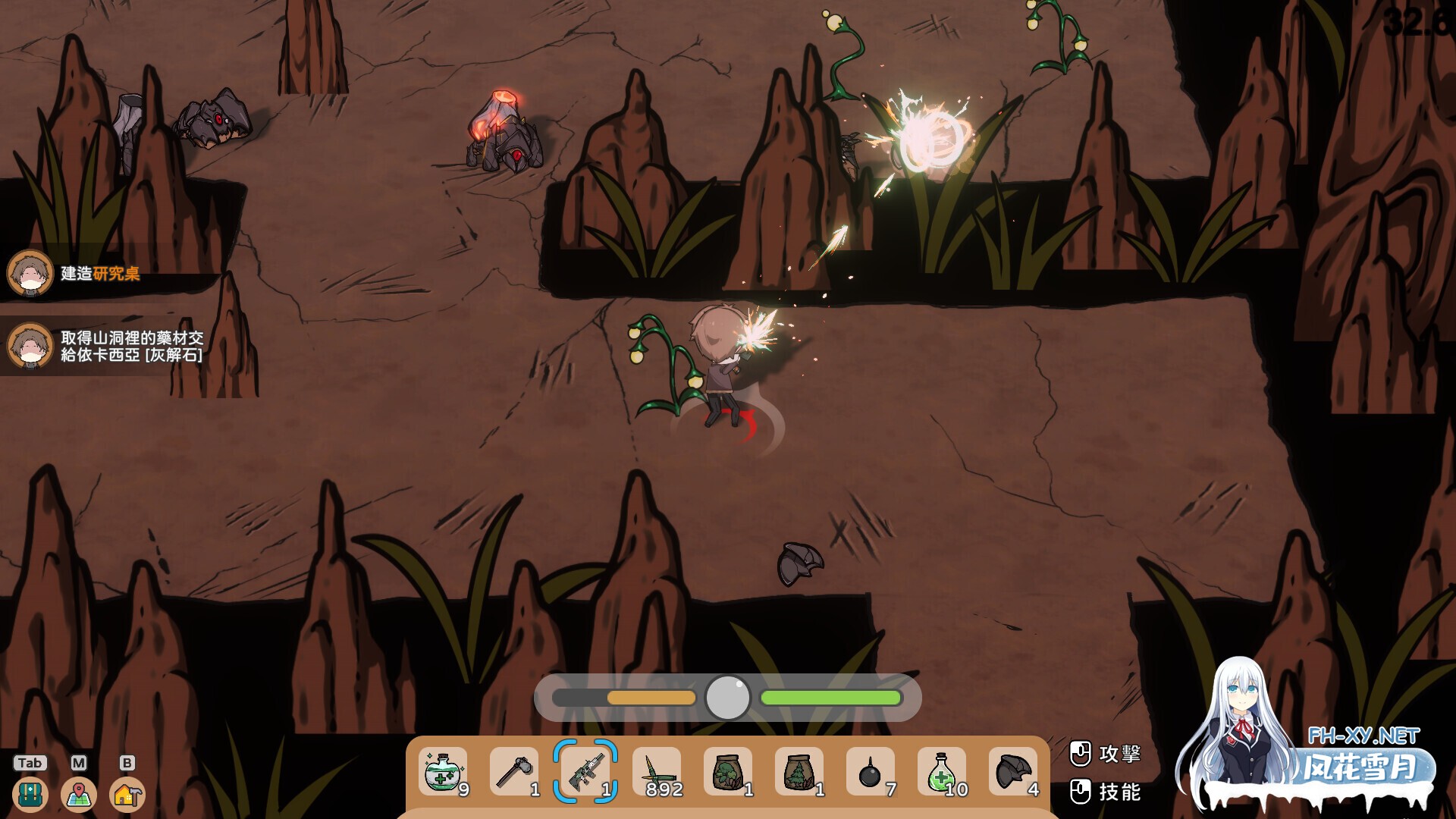Select the dark shell material slot

click(1013, 772)
